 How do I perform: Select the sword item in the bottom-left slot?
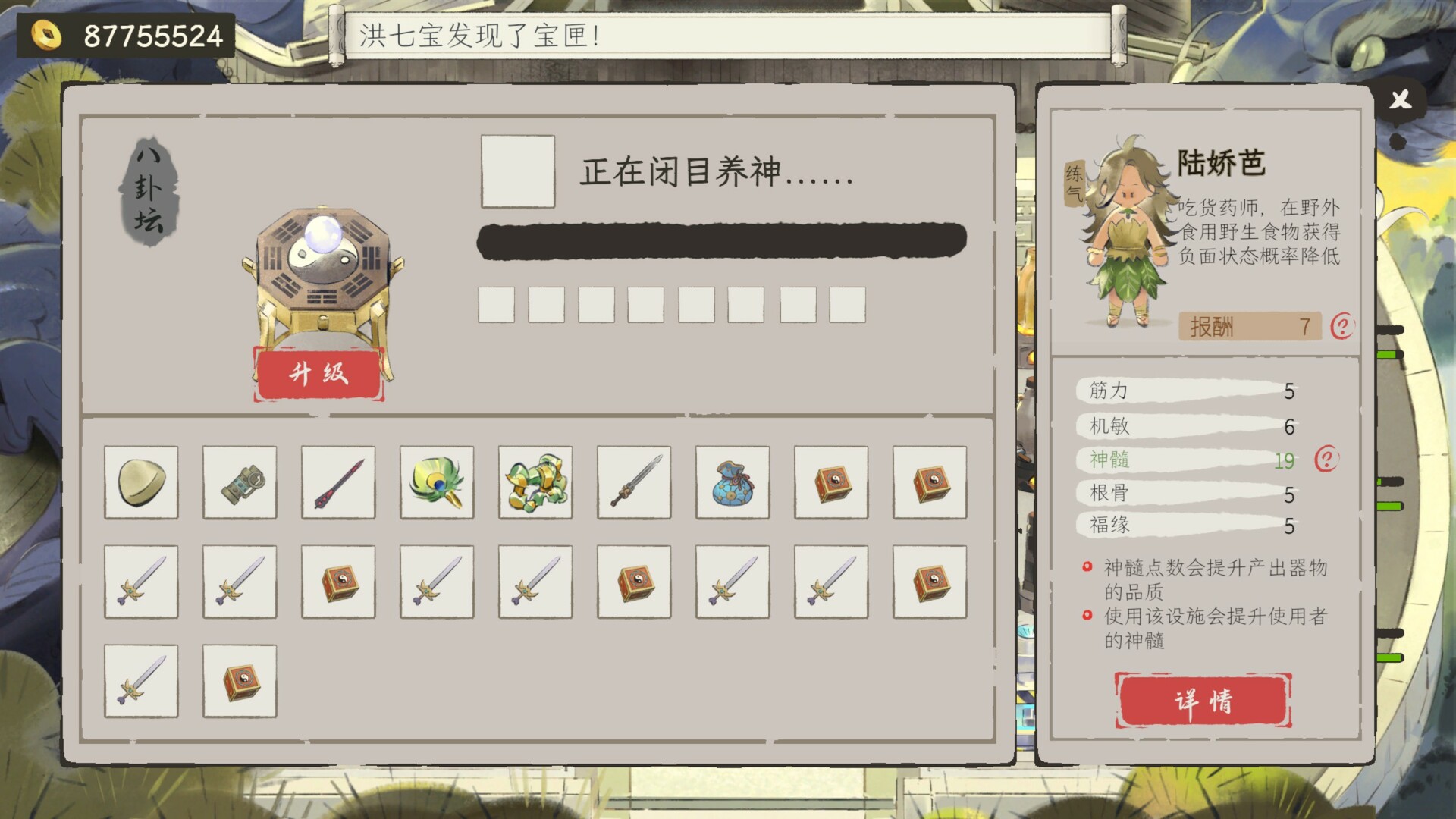[x=141, y=681]
